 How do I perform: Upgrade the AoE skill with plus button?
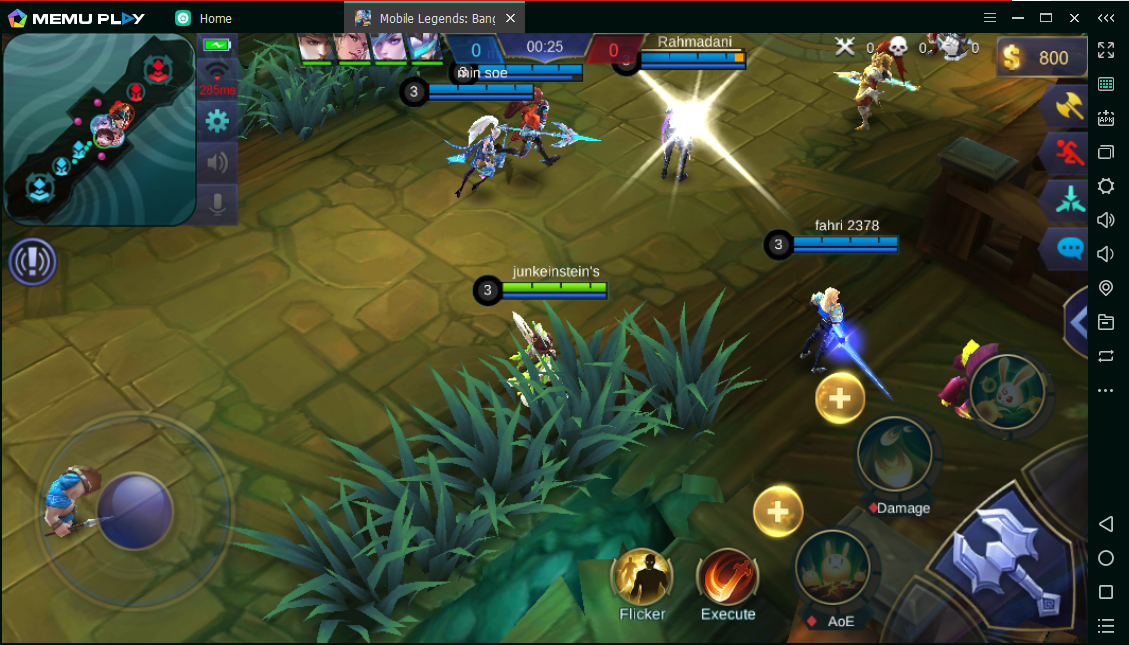[x=778, y=512]
